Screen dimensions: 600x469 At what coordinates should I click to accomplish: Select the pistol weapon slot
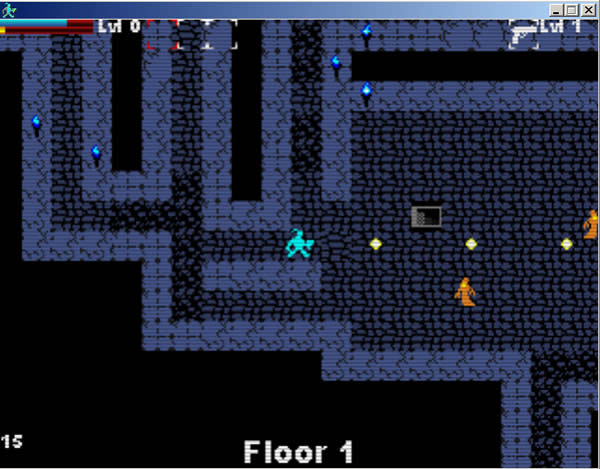[522, 32]
